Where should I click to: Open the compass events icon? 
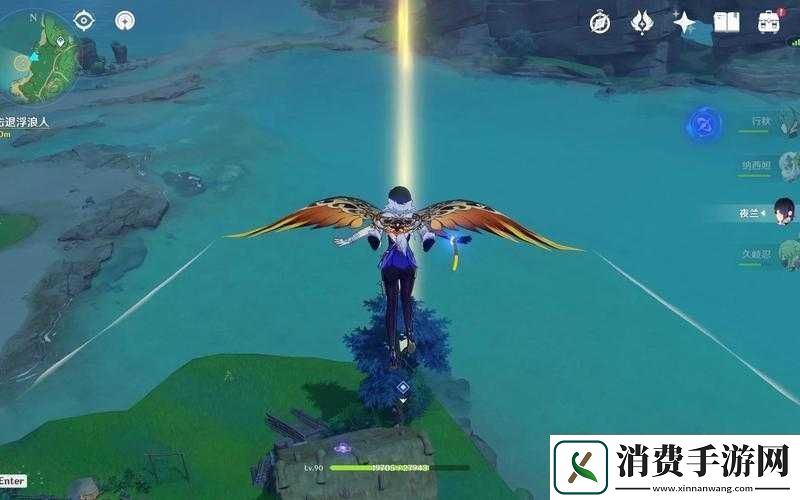pyautogui.click(x=600, y=22)
